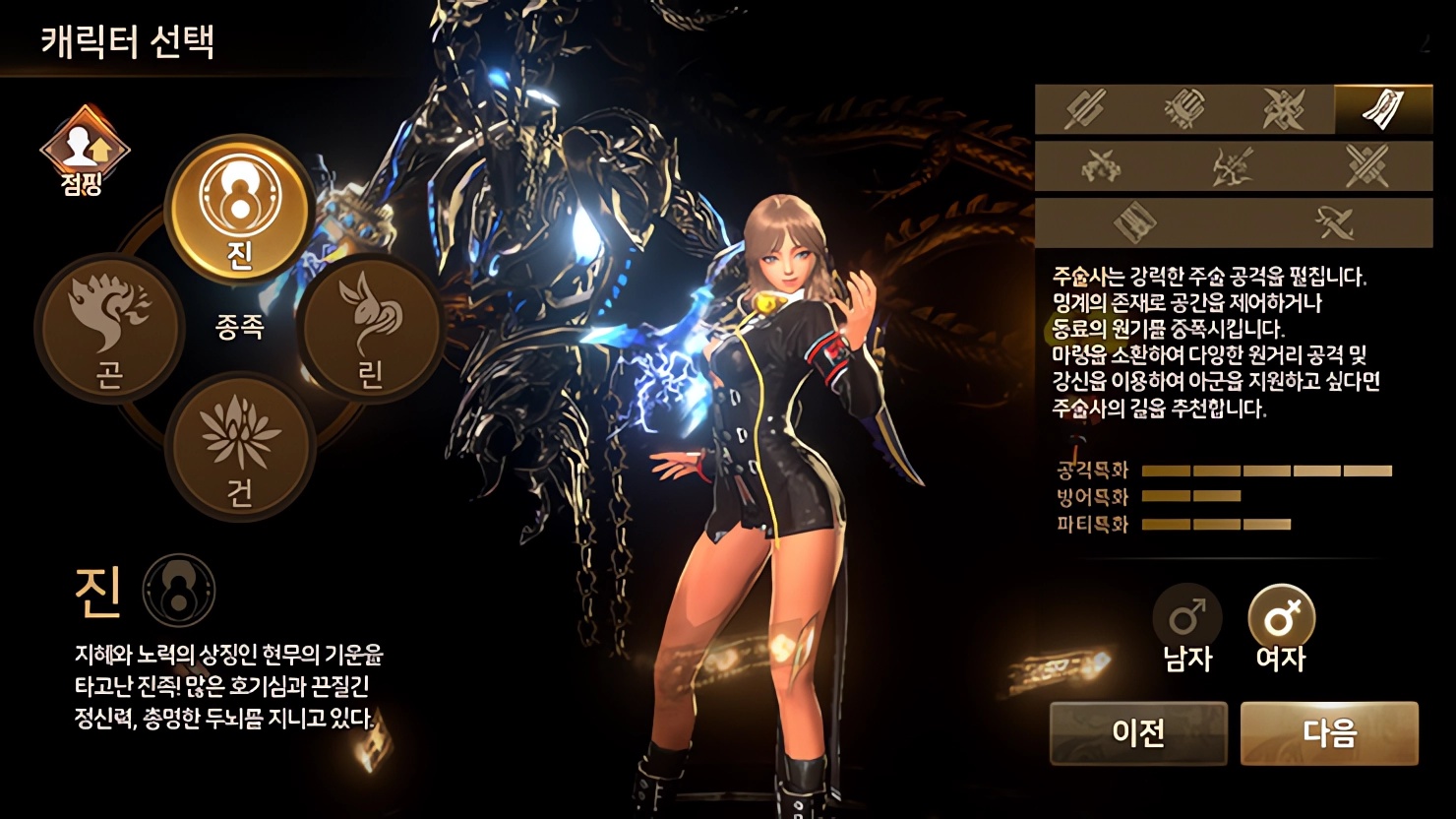Pick the four-pointed shuriken class icon
This screenshot has width=1456, height=819.
(1284, 109)
